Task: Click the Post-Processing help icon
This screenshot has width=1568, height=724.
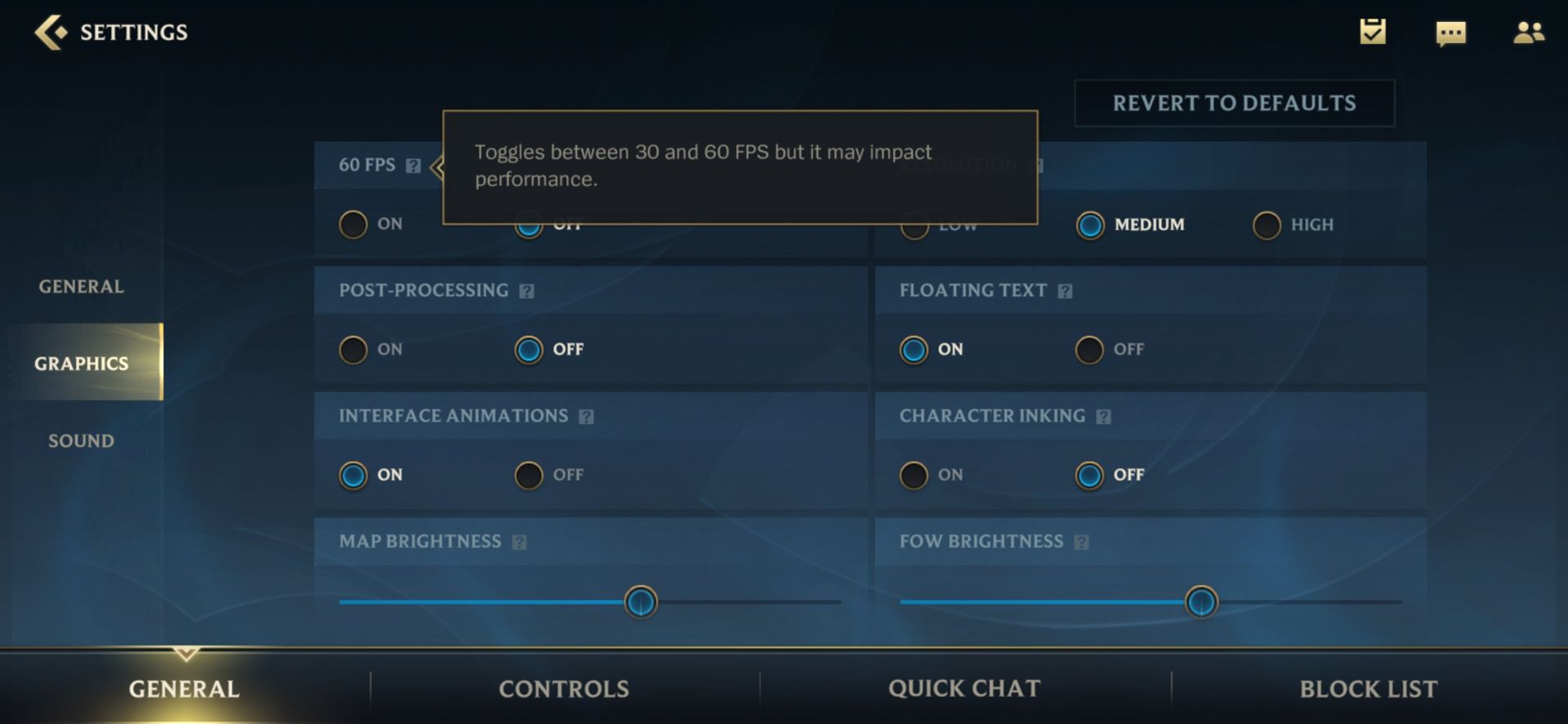Action: coord(527,290)
